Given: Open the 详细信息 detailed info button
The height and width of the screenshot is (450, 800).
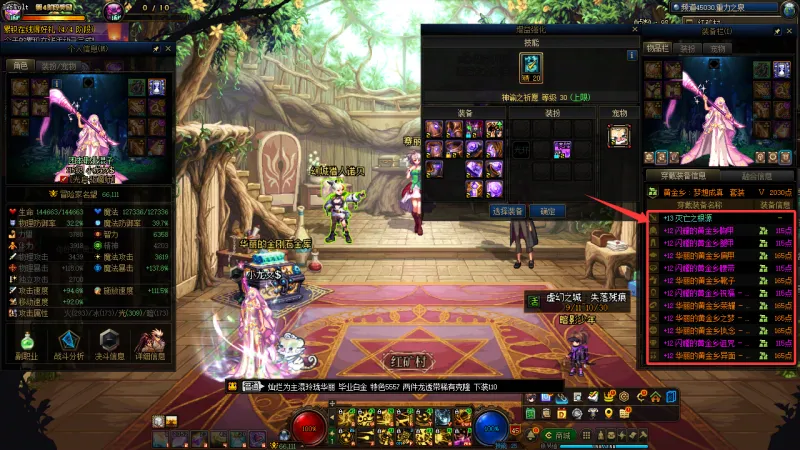Looking at the screenshot, I should tap(150, 345).
